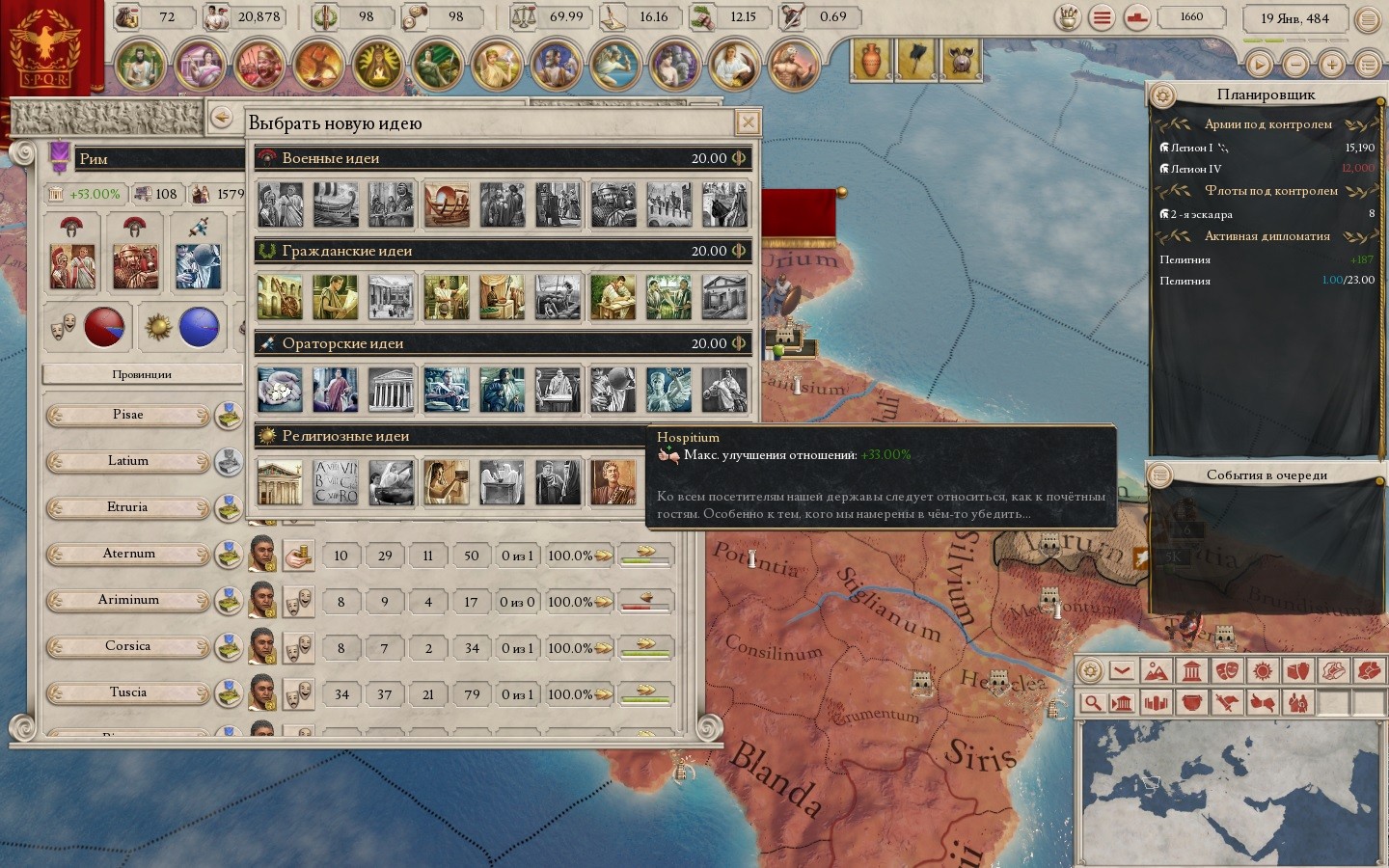Close the 'Выбрать новую идею' window
The height and width of the screenshot is (868, 1389).
tap(748, 122)
